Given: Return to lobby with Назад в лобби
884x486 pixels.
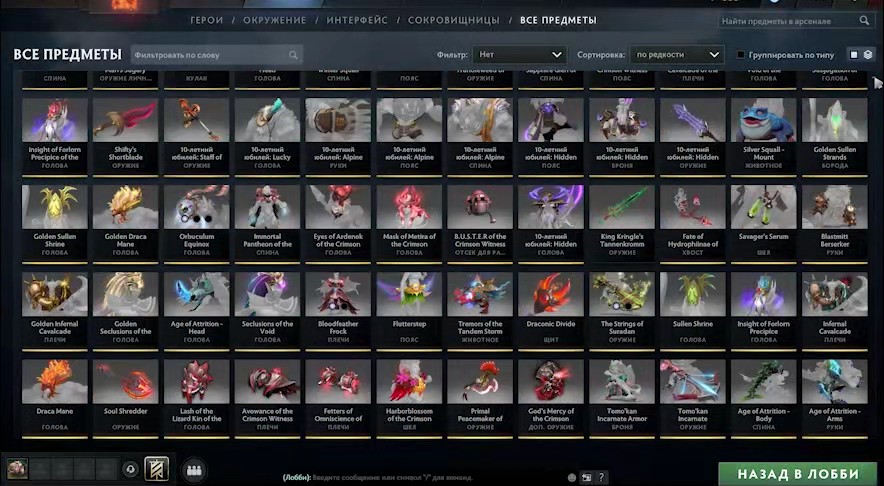Looking at the screenshot, I should pyautogui.click(x=800, y=473).
